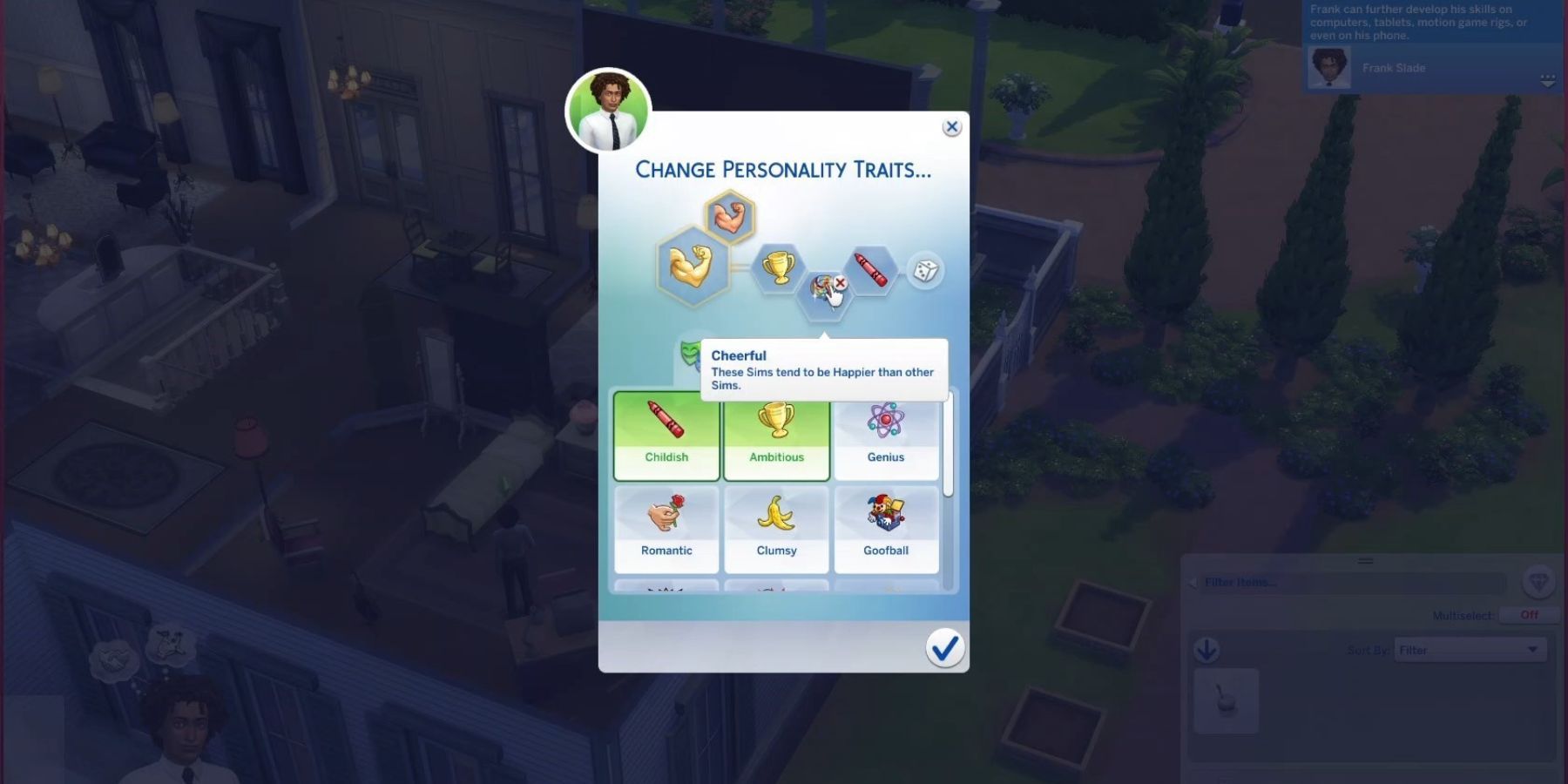This screenshot has height=784, width=1568.
Task: Click the small flexing arm bonus trait
Action: [729, 217]
